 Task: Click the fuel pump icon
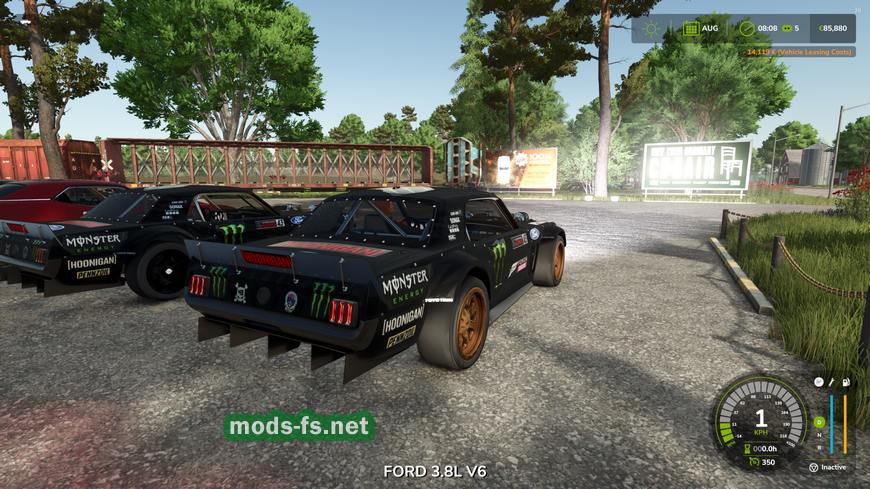pos(845,382)
